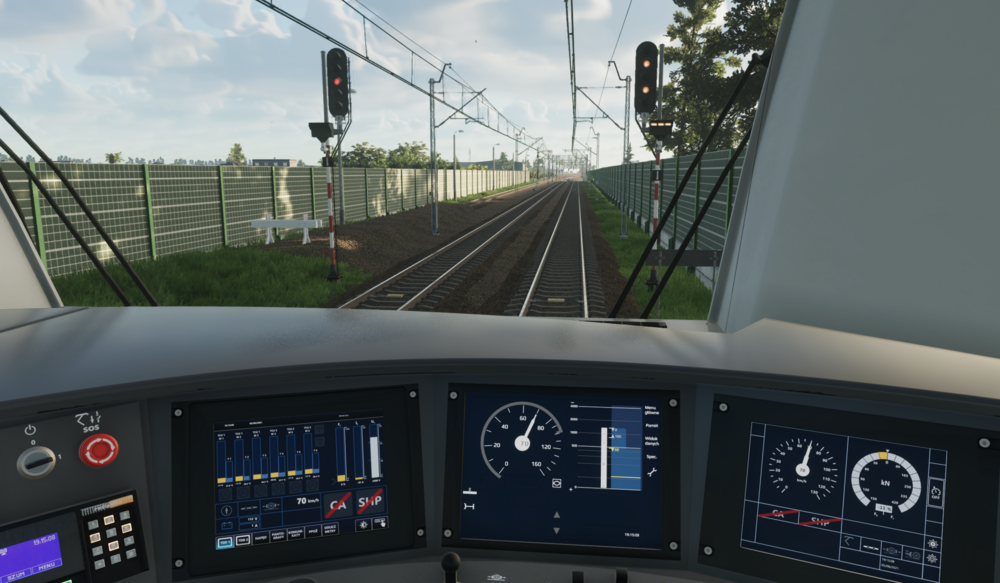Open the wrench settings icon
The height and width of the screenshot is (583, 1000).
652,472
